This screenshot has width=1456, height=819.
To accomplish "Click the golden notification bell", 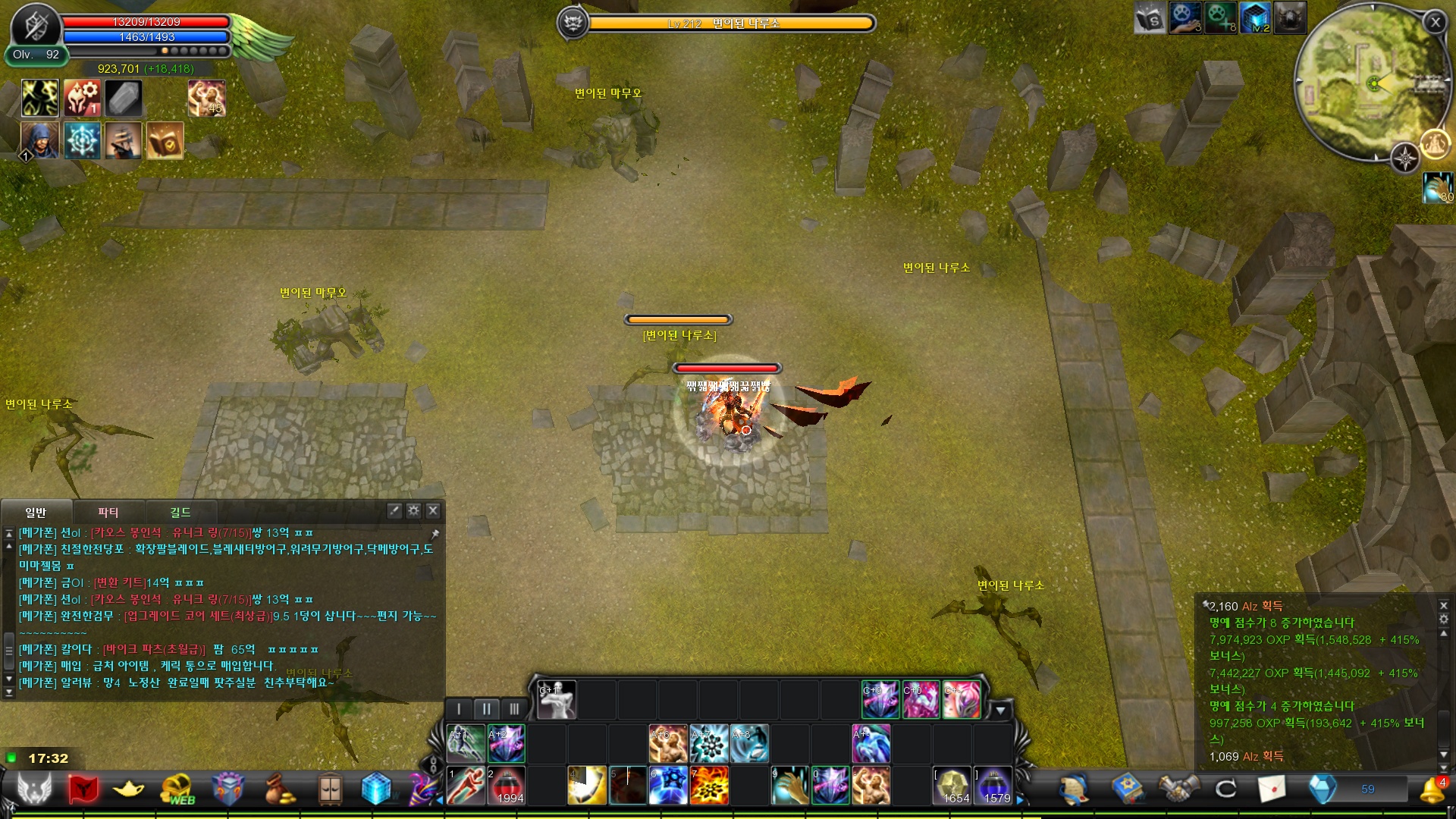I will [1431, 789].
